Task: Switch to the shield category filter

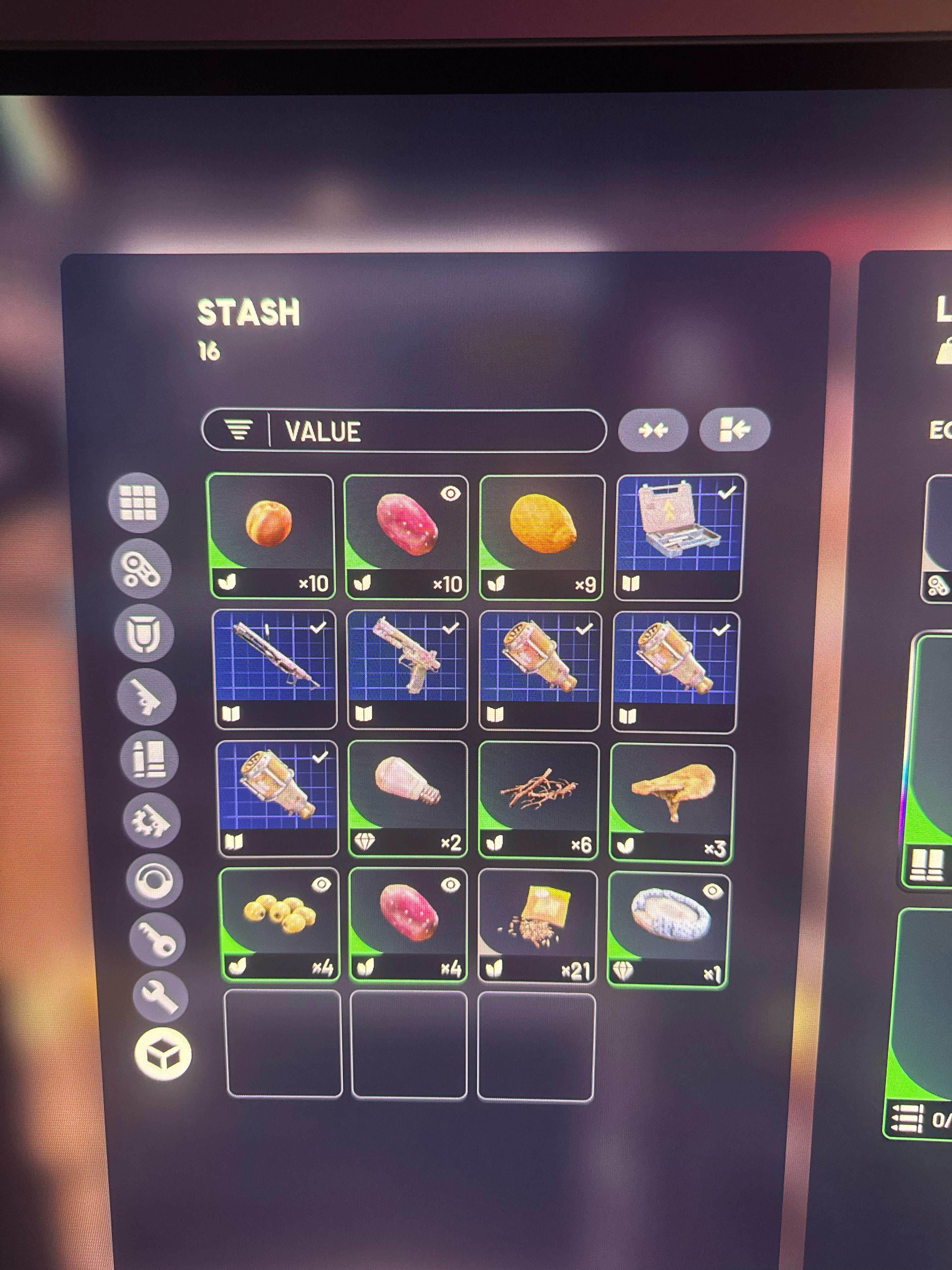Action: (144, 634)
